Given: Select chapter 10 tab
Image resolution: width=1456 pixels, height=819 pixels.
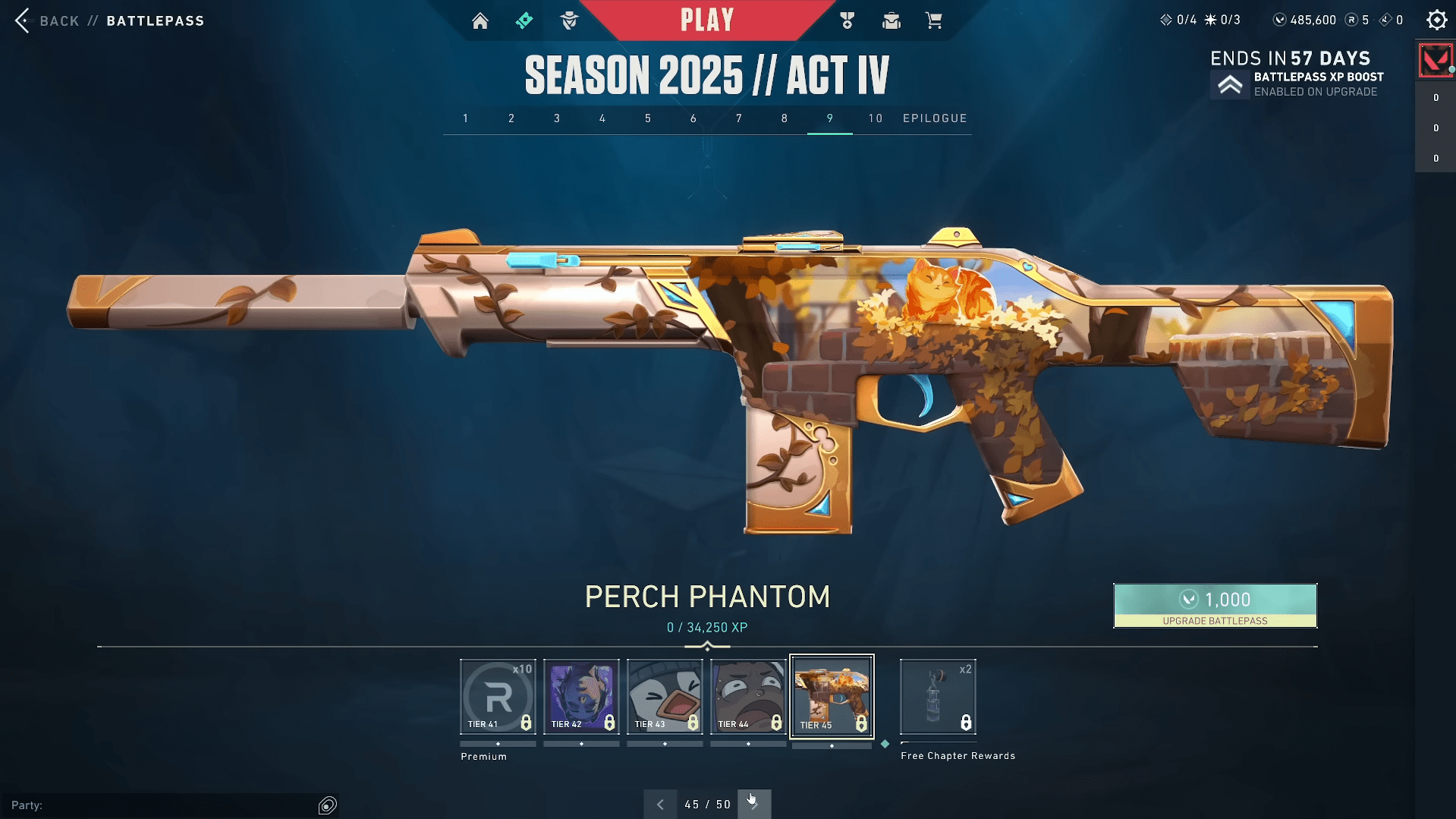Looking at the screenshot, I should click(x=876, y=118).
